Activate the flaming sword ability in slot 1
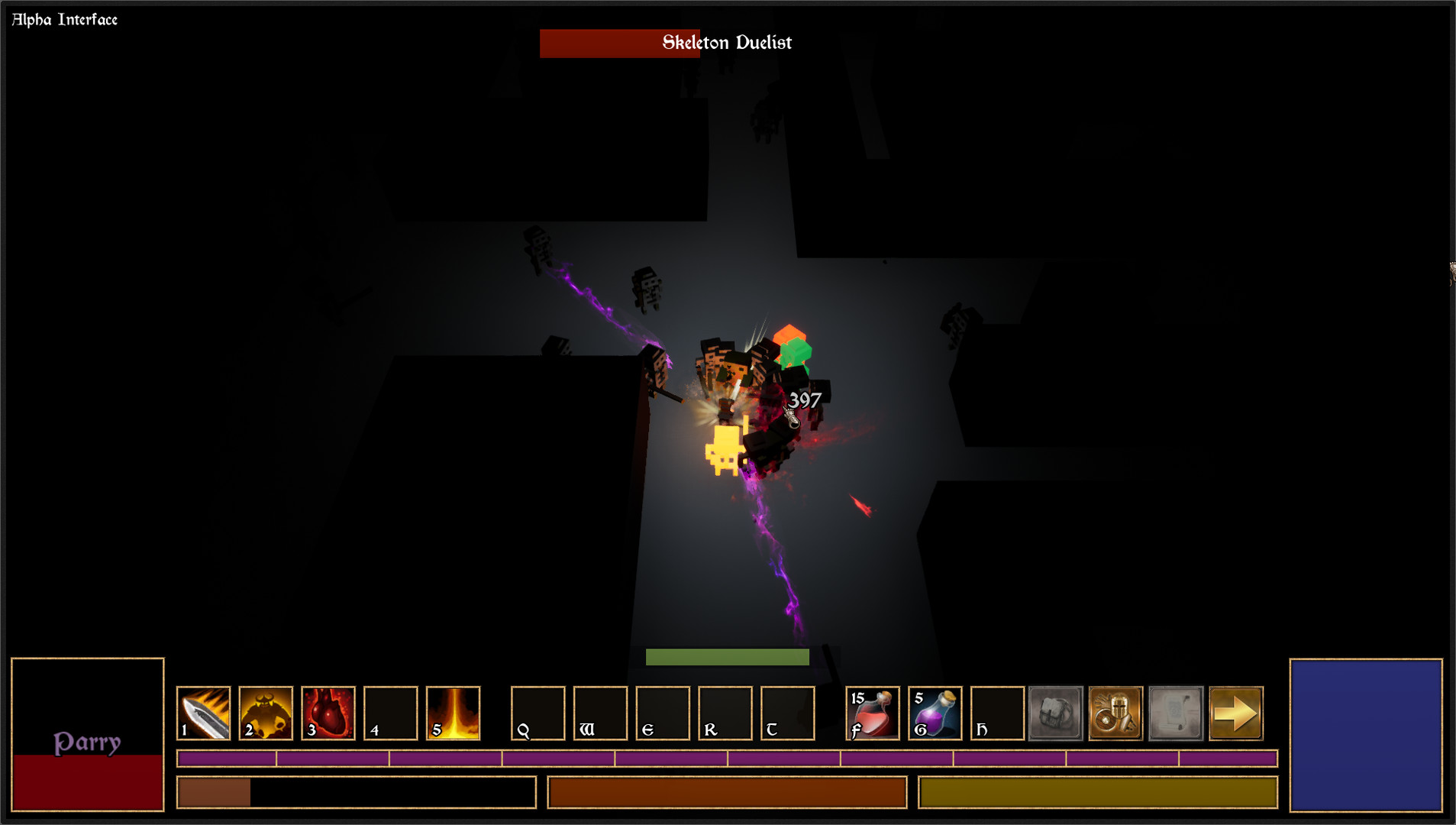 pos(203,713)
